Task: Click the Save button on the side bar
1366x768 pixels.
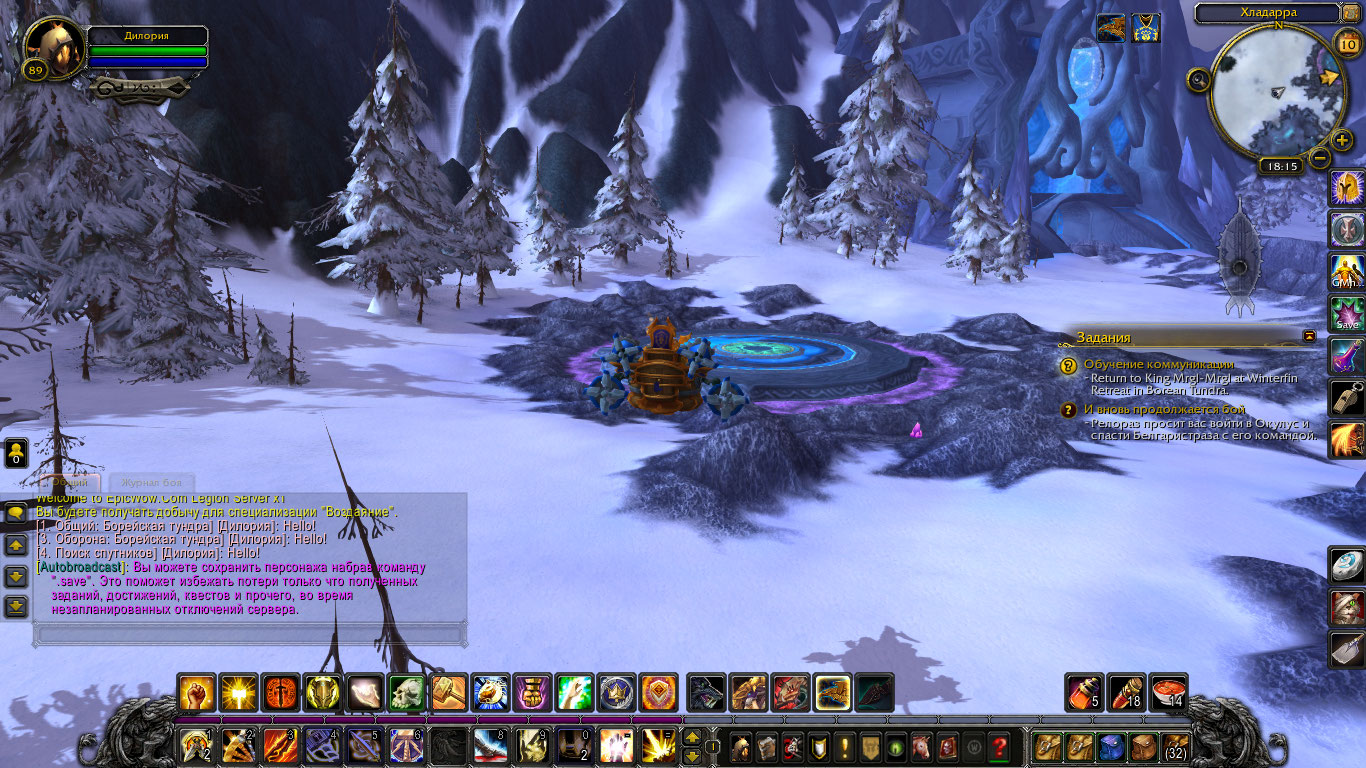Action: (1346, 314)
